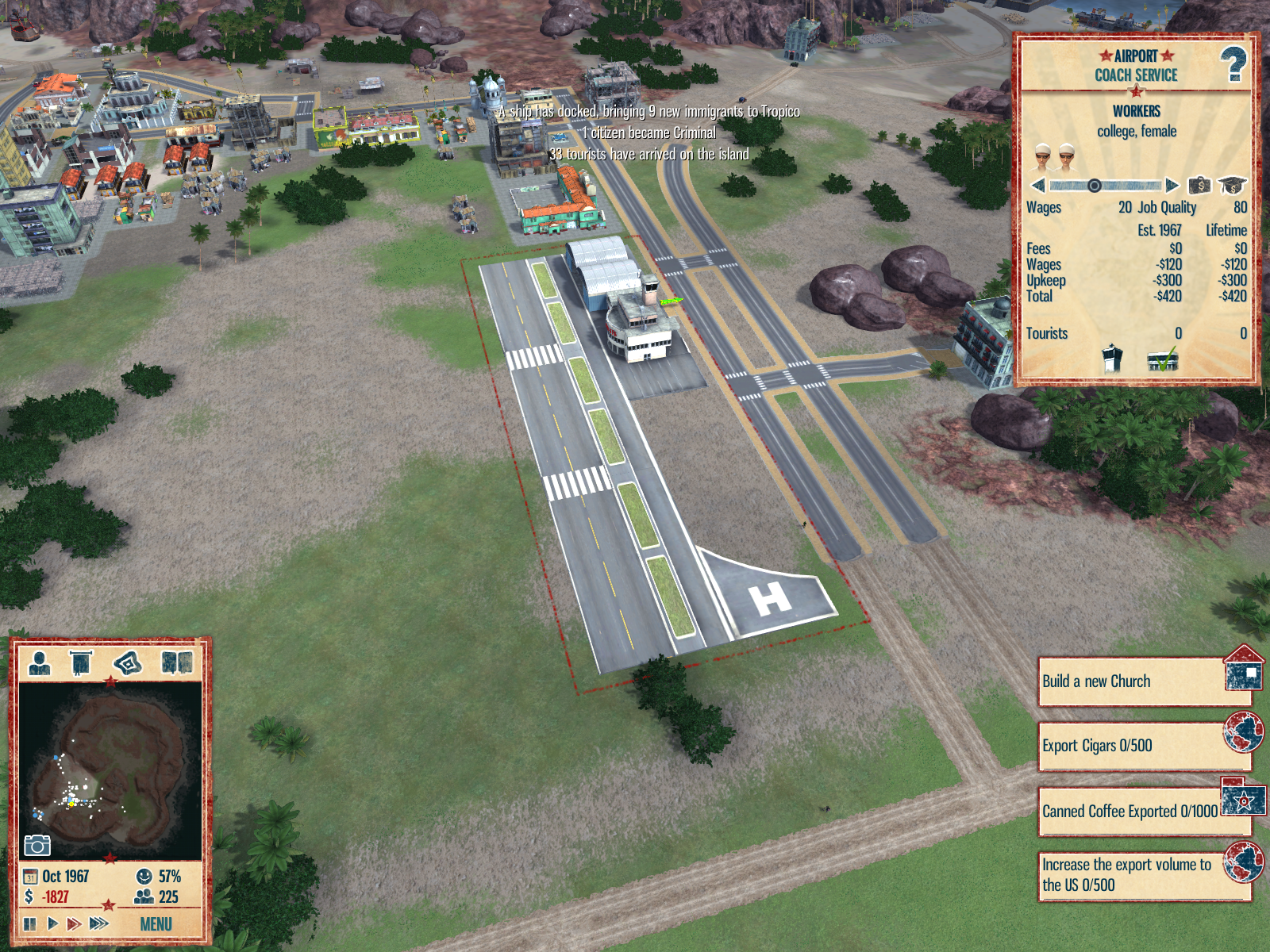The height and width of the screenshot is (952, 1270).
Task: Open the island overlays icon
Action: (x=128, y=662)
